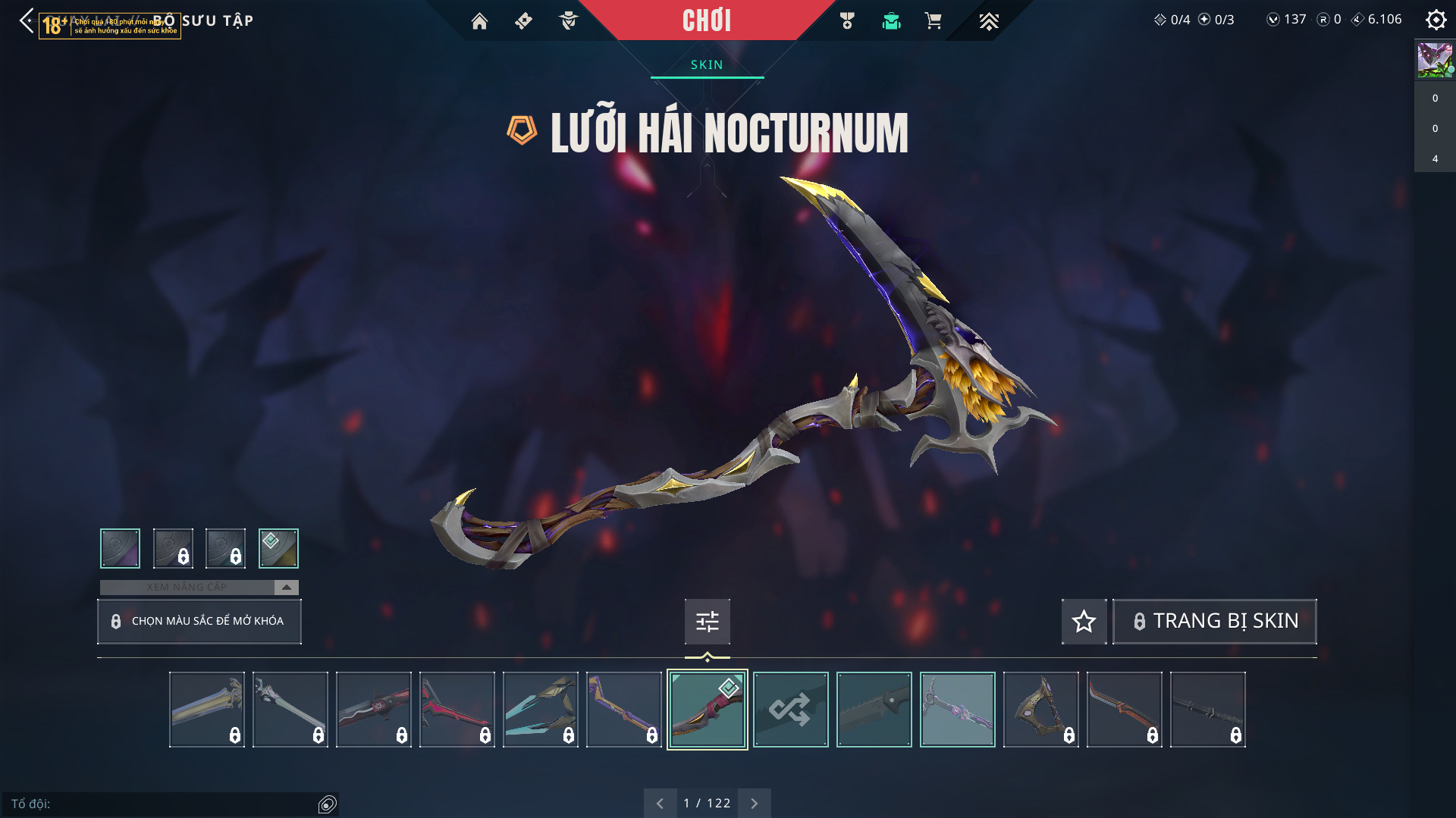This screenshot has width=1456, height=818.
Task: Choose the fourth gold color variant
Action: pyautogui.click(x=278, y=548)
